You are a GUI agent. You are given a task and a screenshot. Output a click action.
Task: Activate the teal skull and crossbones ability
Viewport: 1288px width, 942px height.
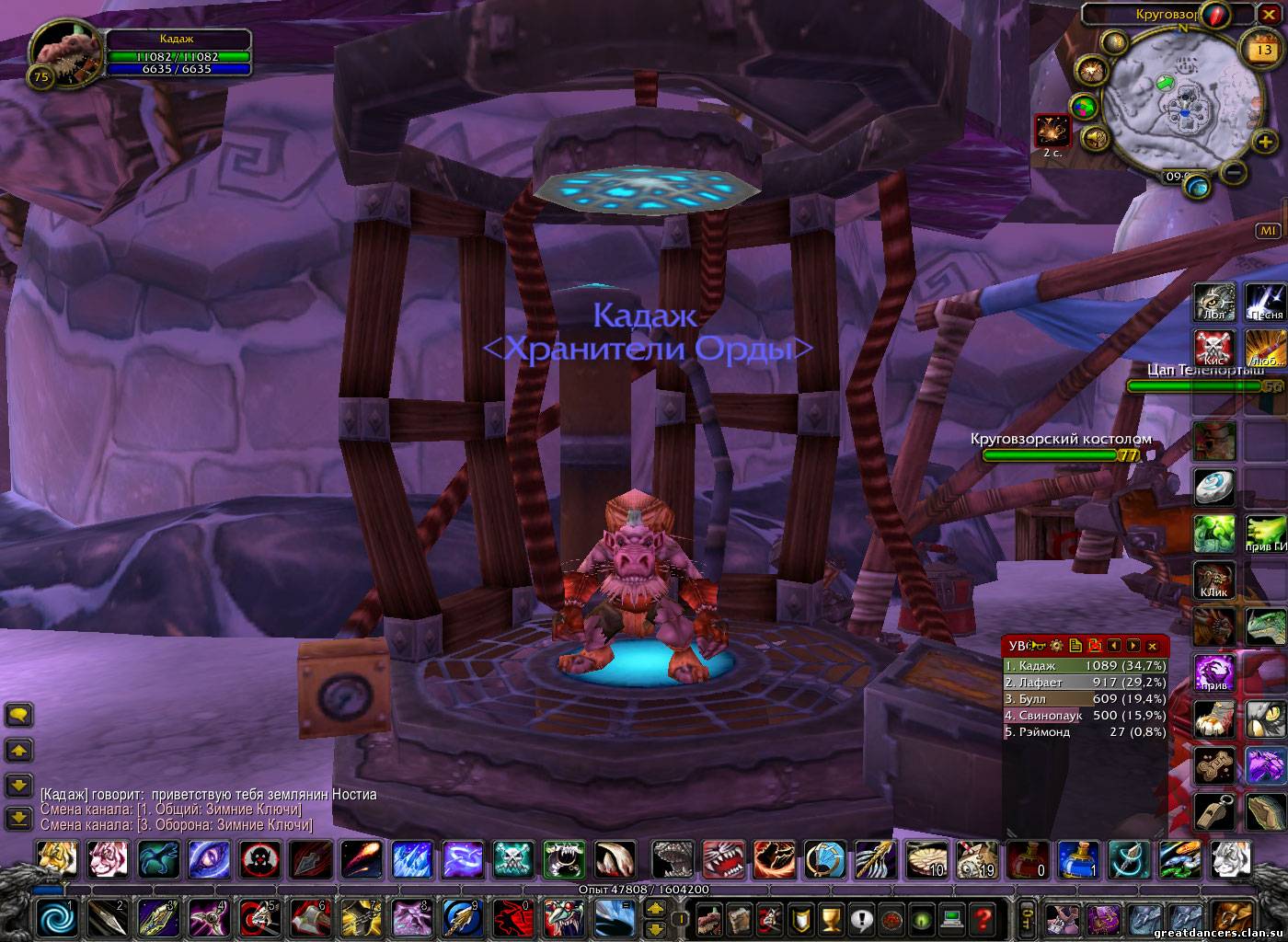[x=512, y=860]
